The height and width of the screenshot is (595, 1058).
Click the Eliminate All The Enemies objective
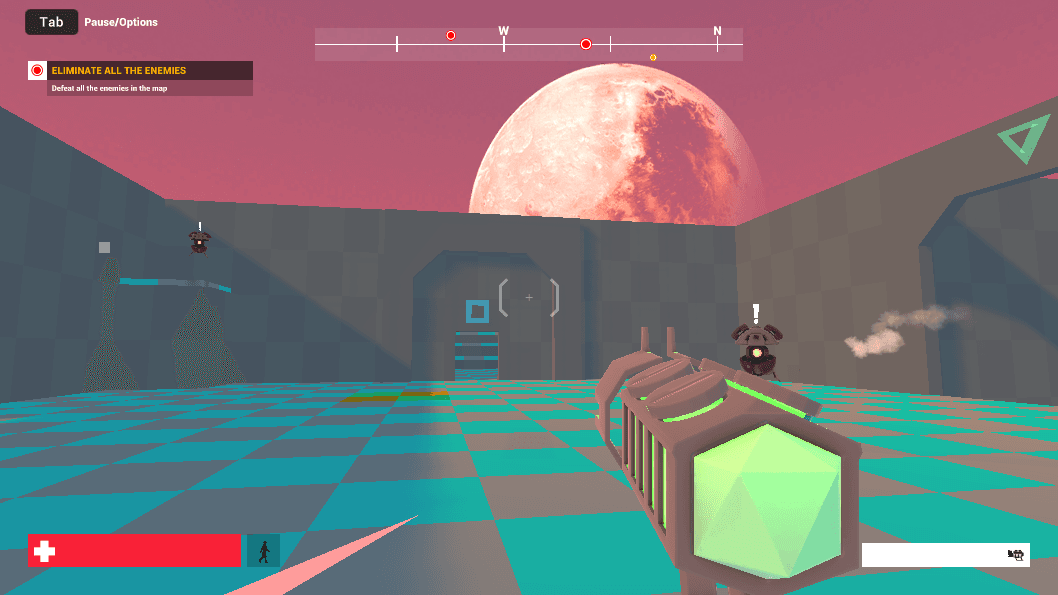140,71
